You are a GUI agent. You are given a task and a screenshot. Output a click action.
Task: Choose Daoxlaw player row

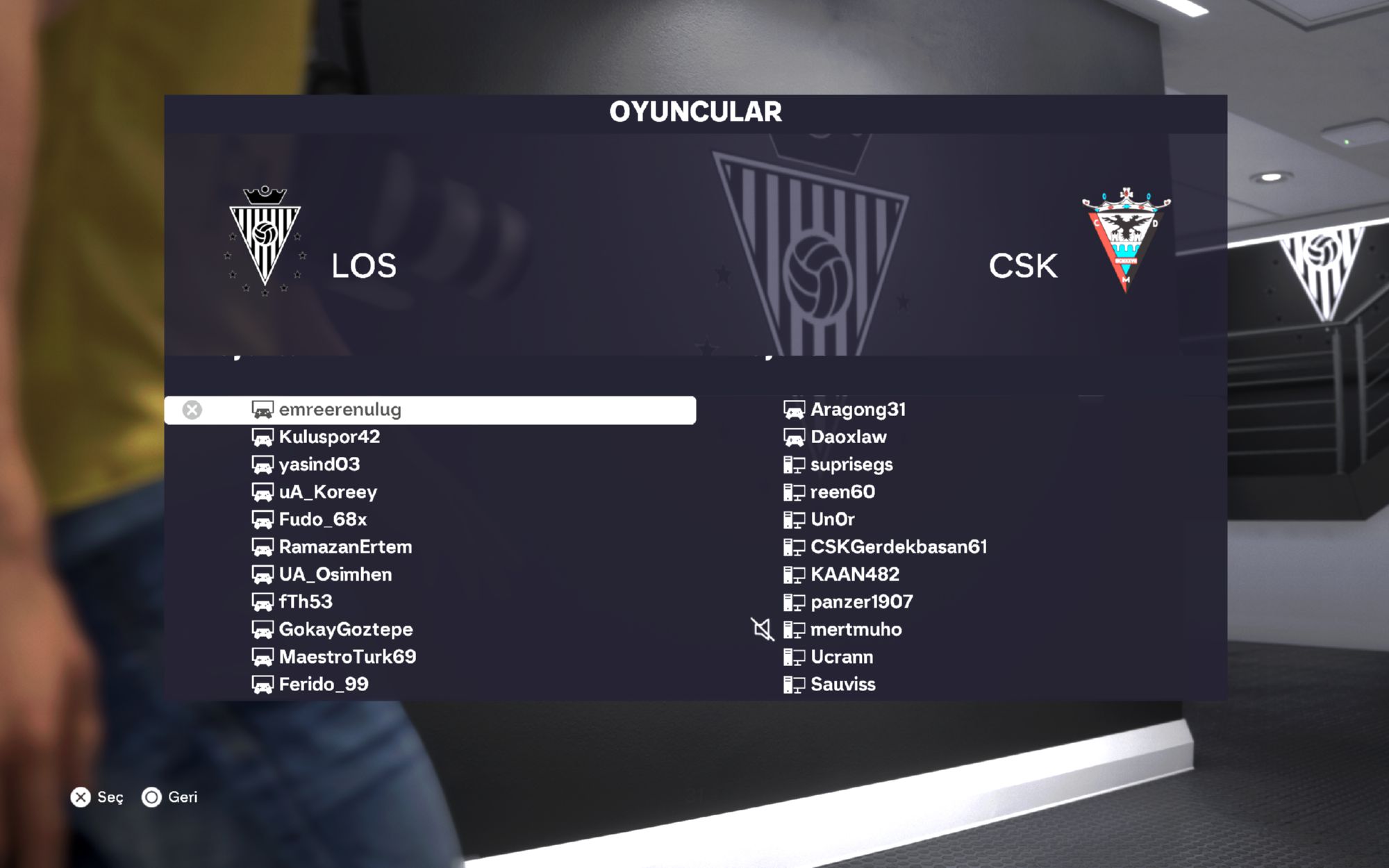(x=849, y=437)
